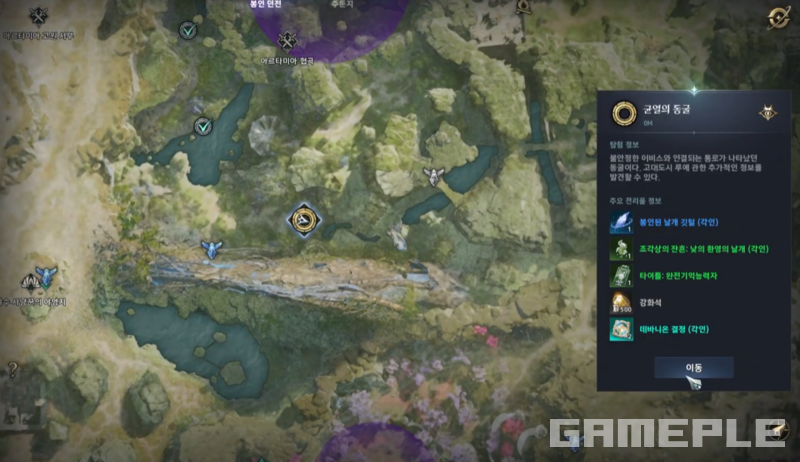Click the crossed-swords marker in the top-left corner
The width and height of the screenshot is (800, 462).
[39, 16]
